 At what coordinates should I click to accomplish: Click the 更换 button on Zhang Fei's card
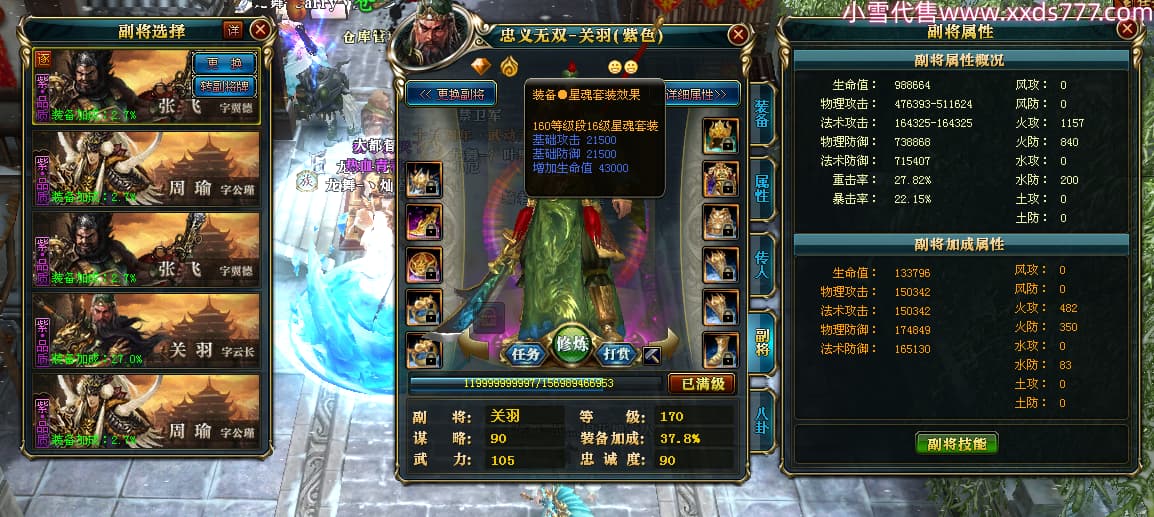pos(224,63)
